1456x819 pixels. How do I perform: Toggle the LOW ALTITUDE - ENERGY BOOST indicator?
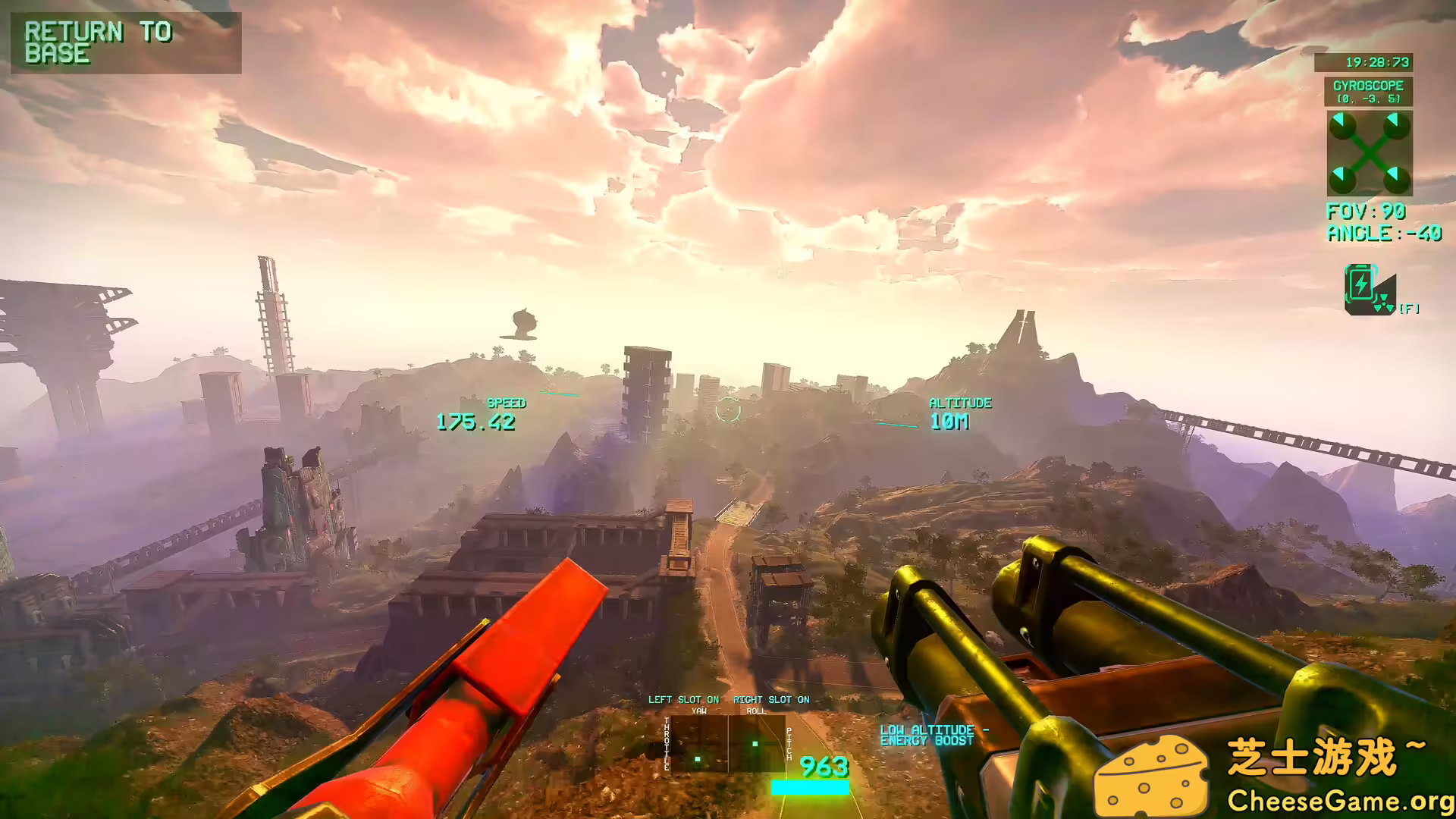pyautogui.click(x=936, y=736)
